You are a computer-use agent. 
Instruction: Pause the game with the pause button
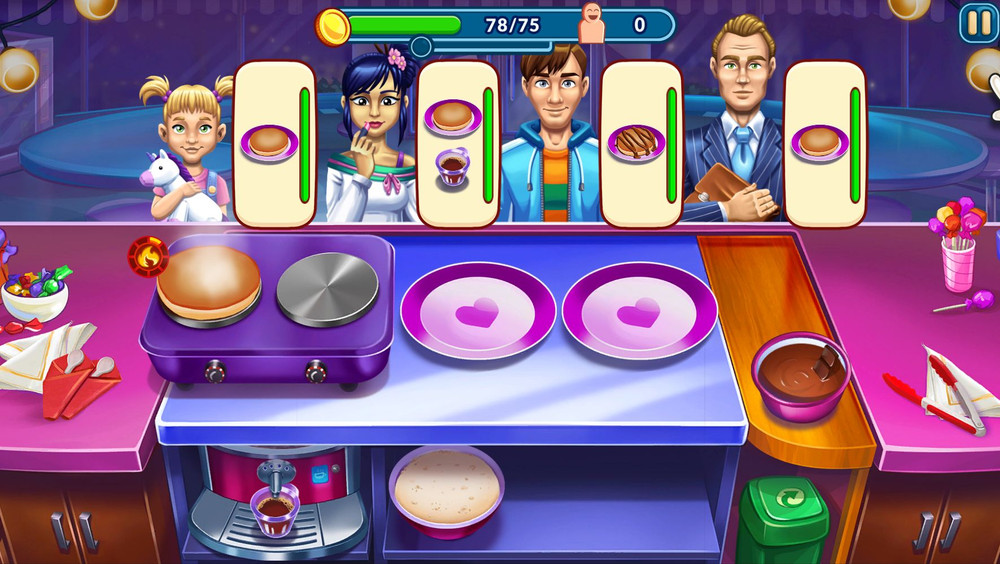[x=976, y=23]
